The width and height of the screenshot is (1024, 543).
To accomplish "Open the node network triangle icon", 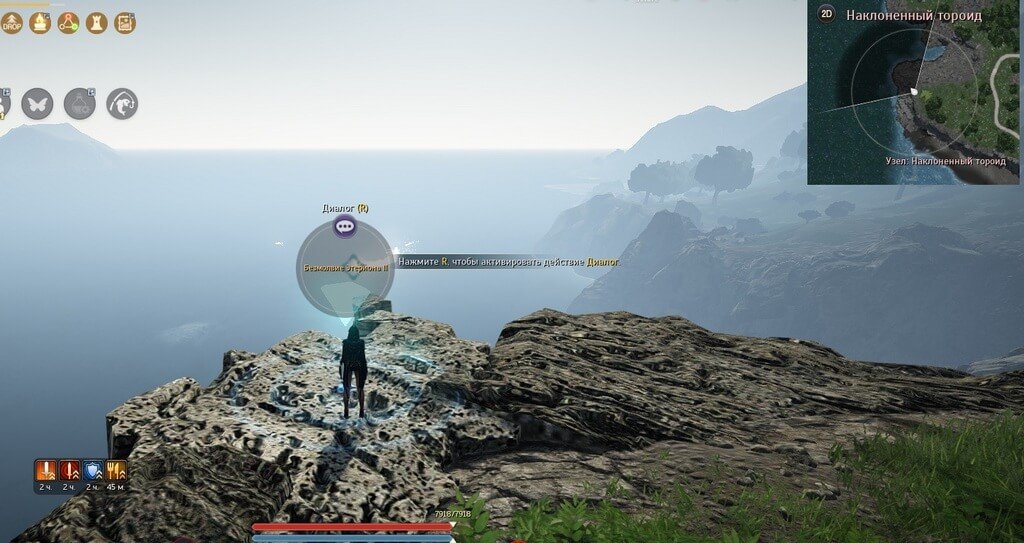I will pyautogui.click(x=68, y=23).
